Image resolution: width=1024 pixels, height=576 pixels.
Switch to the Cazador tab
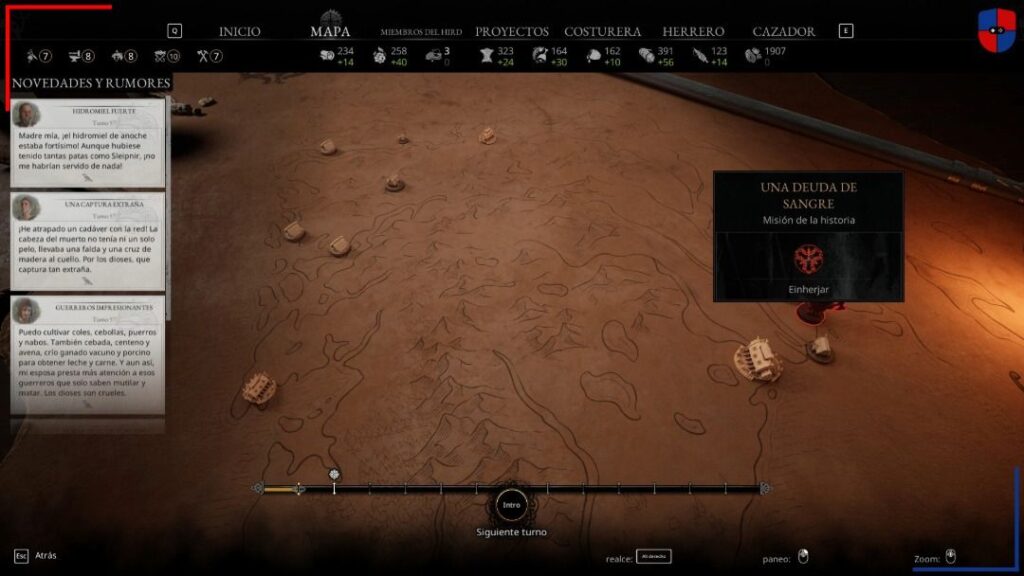pos(783,32)
